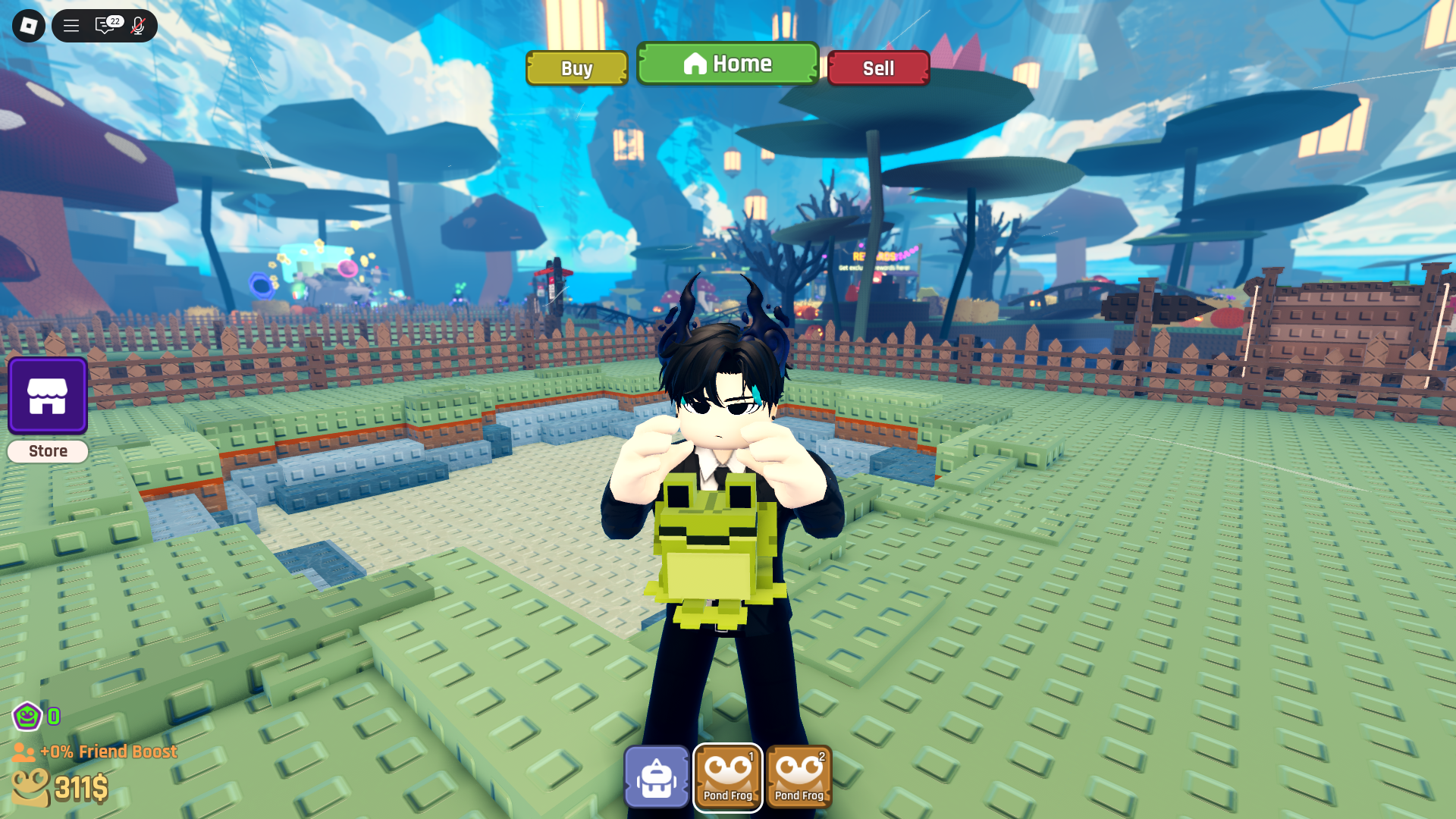Screen dimensions: 1456x819
Task: Click the Friend Boost players icon
Action: [x=23, y=752]
